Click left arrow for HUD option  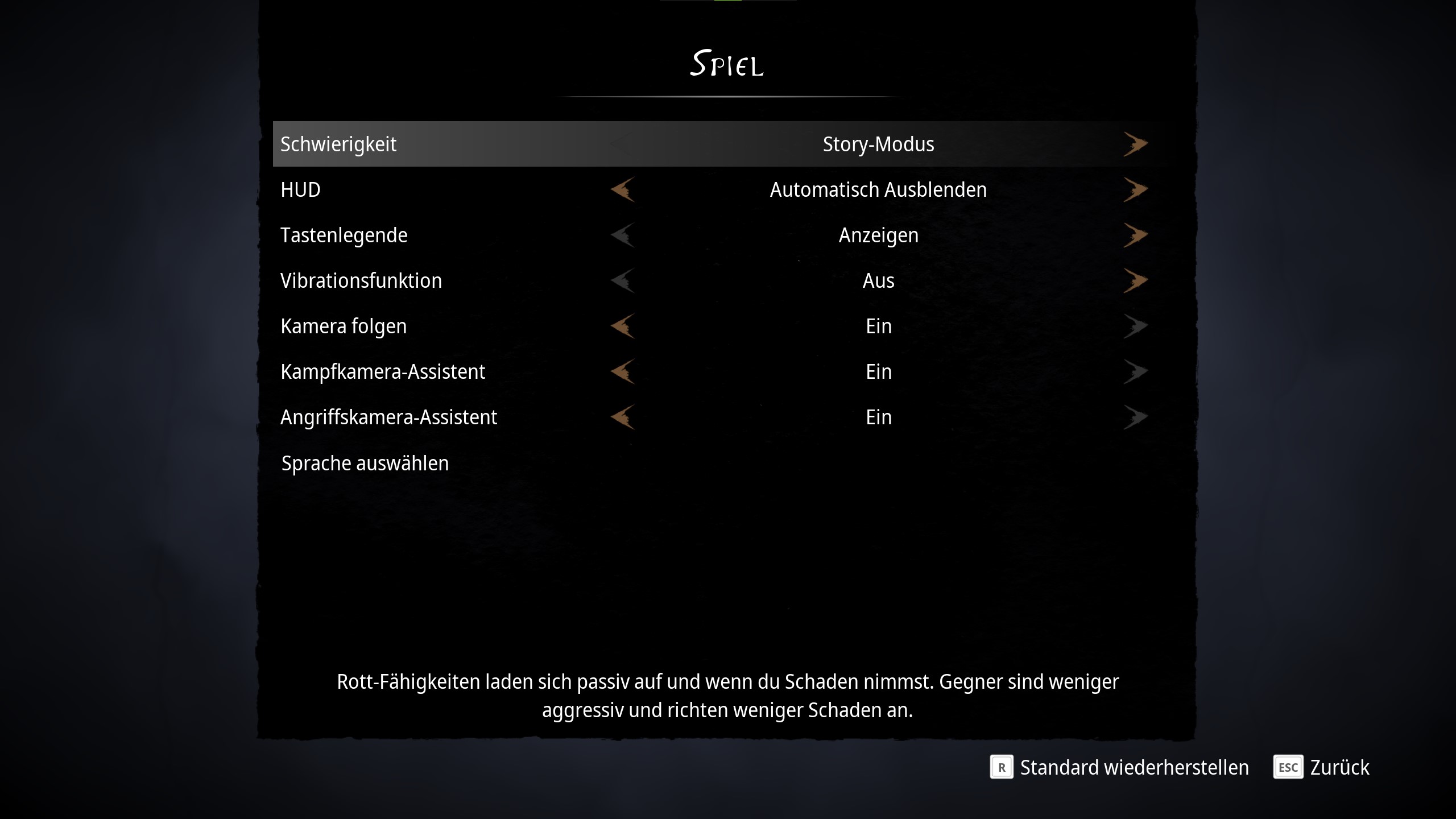(x=623, y=189)
